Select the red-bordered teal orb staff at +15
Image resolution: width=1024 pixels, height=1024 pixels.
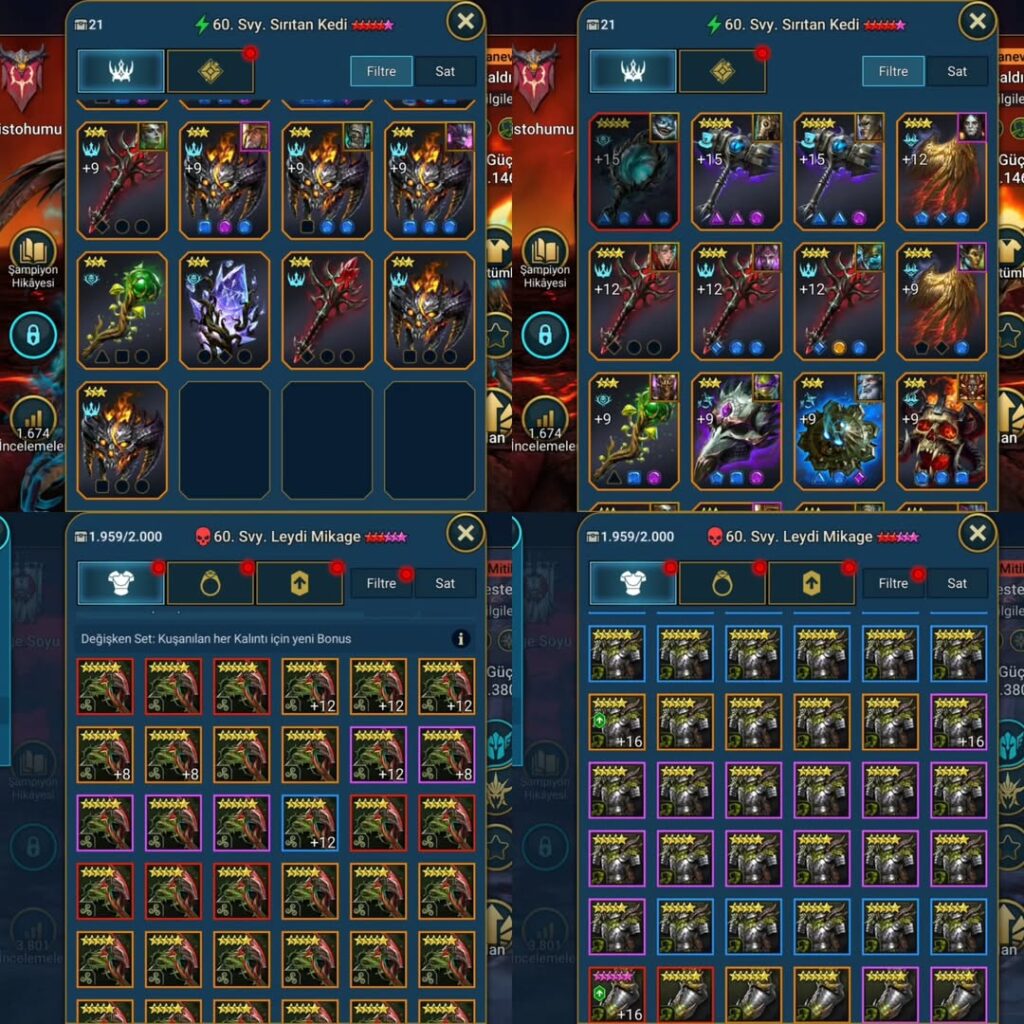(x=634, y=170)
